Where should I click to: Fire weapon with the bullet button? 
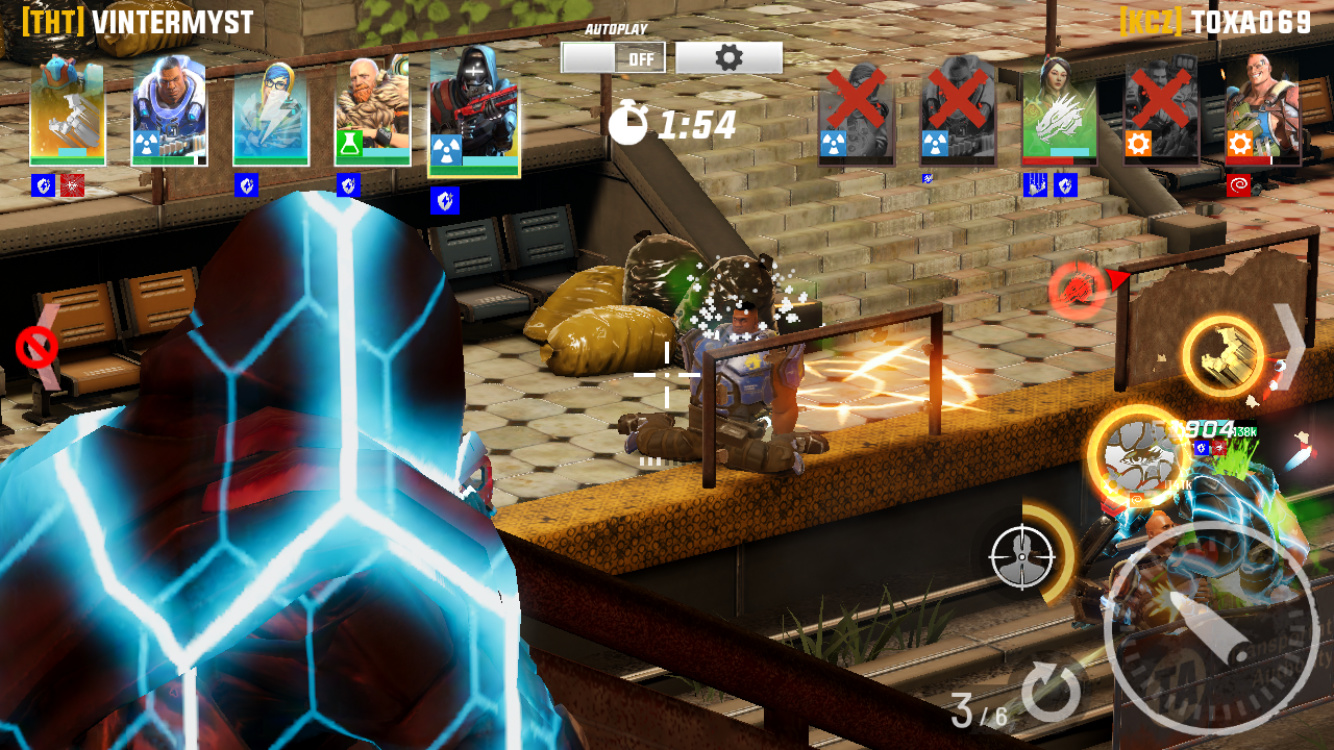1211,627
